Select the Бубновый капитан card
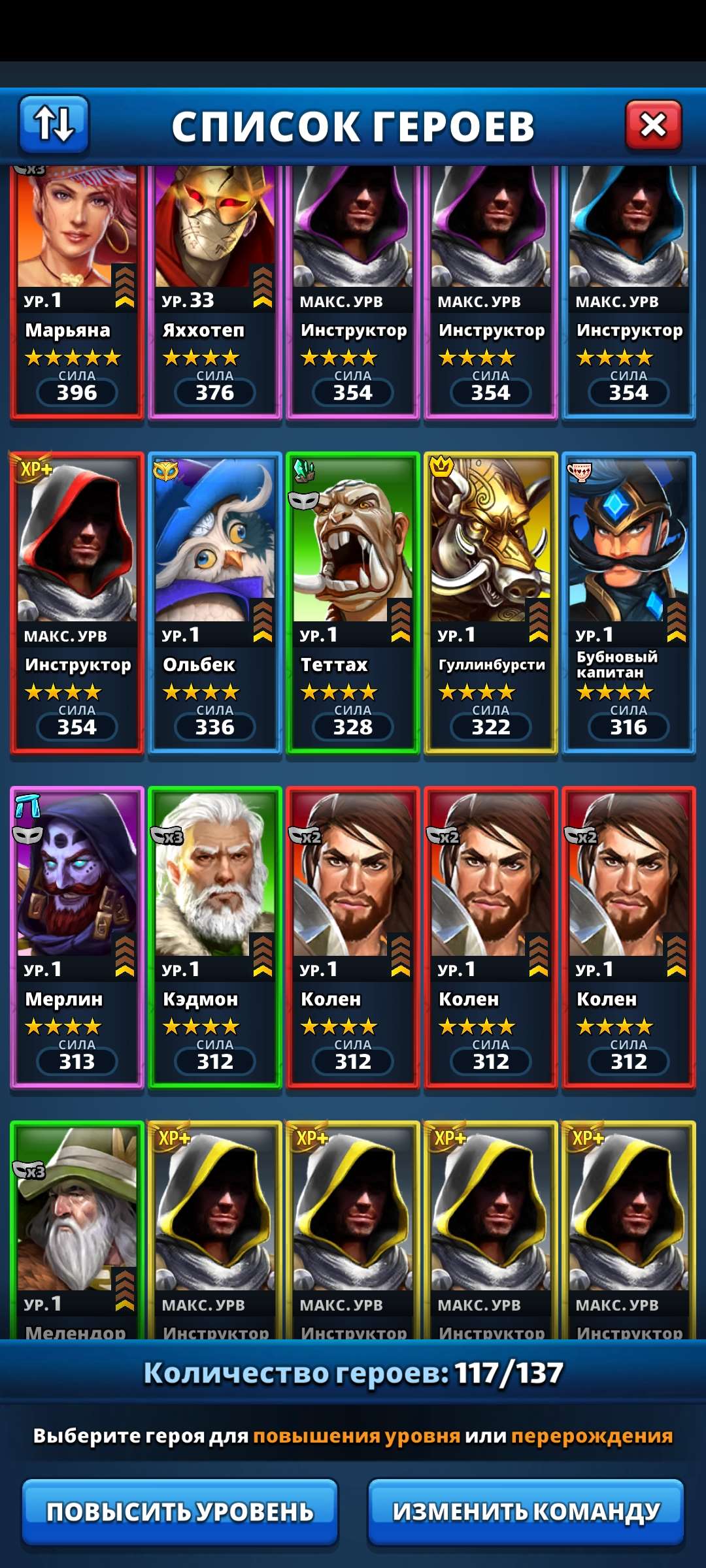Image resolution: width=706 pixels, height=1568 pixels. (628, 602)
